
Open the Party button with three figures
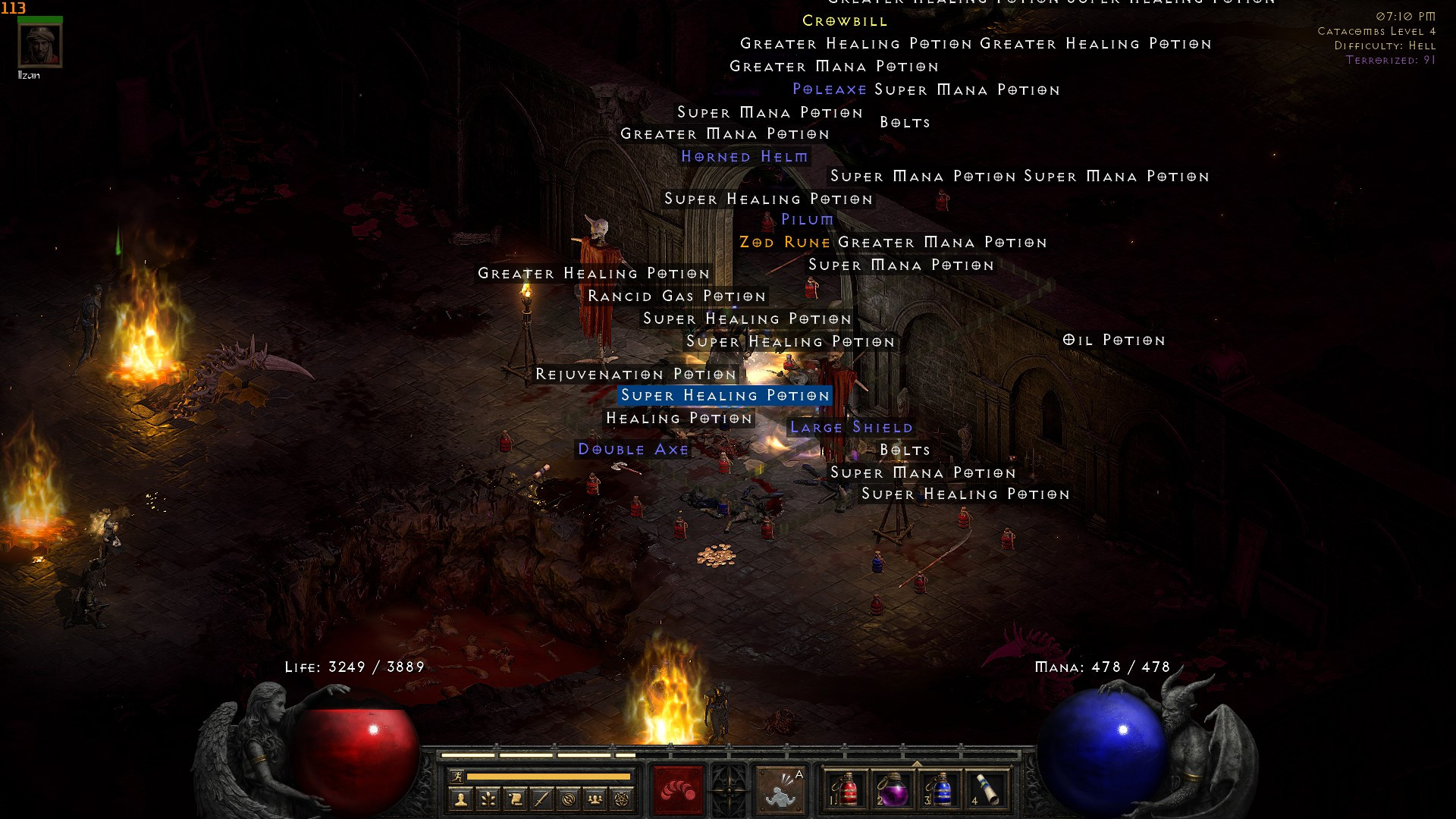click(x=595, y=799)
